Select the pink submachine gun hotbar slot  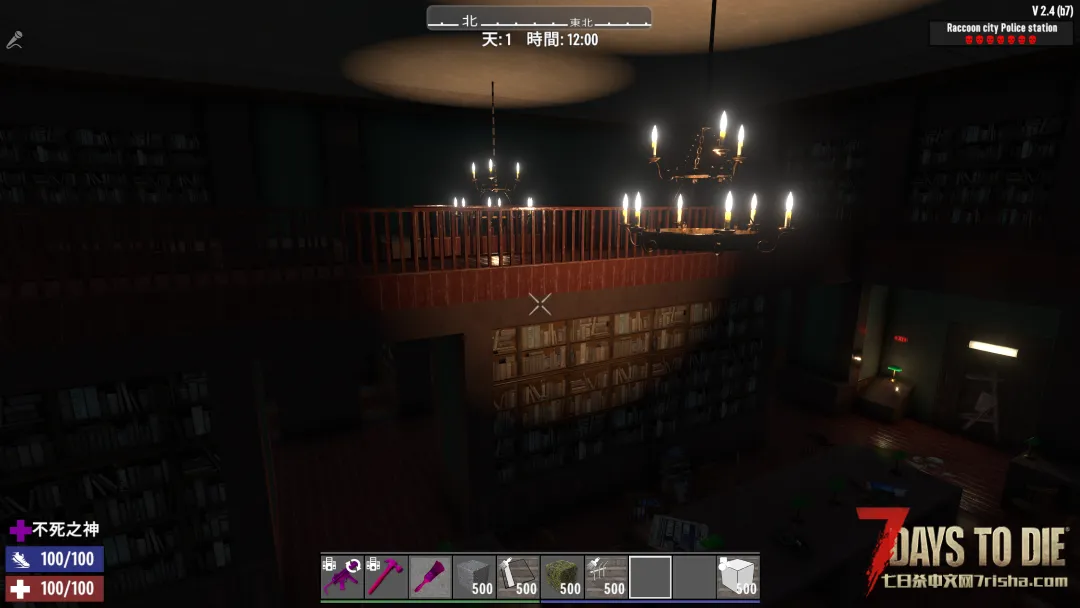pyautogui.click(x=342, y=577)
